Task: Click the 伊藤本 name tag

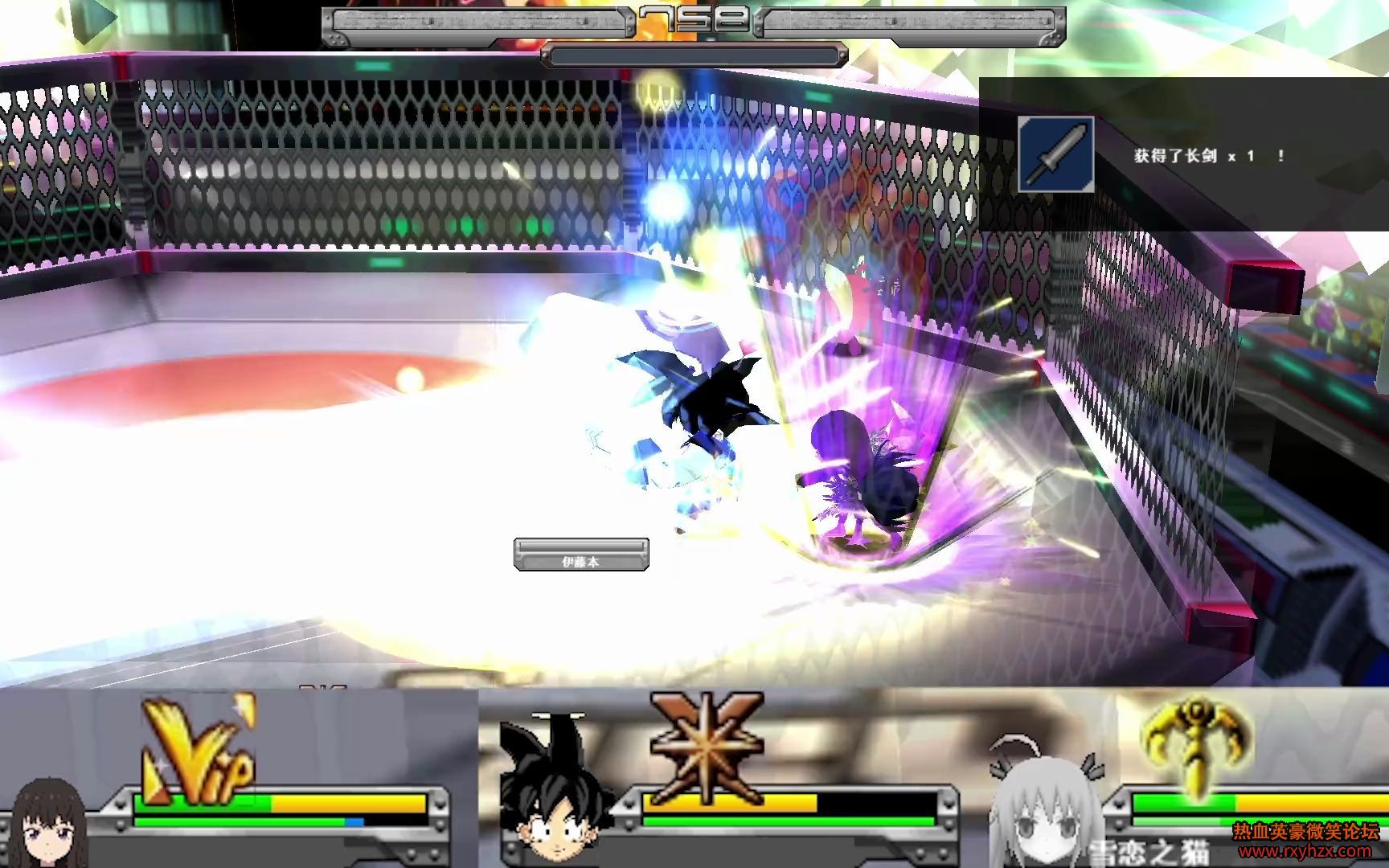Action: click(581, 555)
